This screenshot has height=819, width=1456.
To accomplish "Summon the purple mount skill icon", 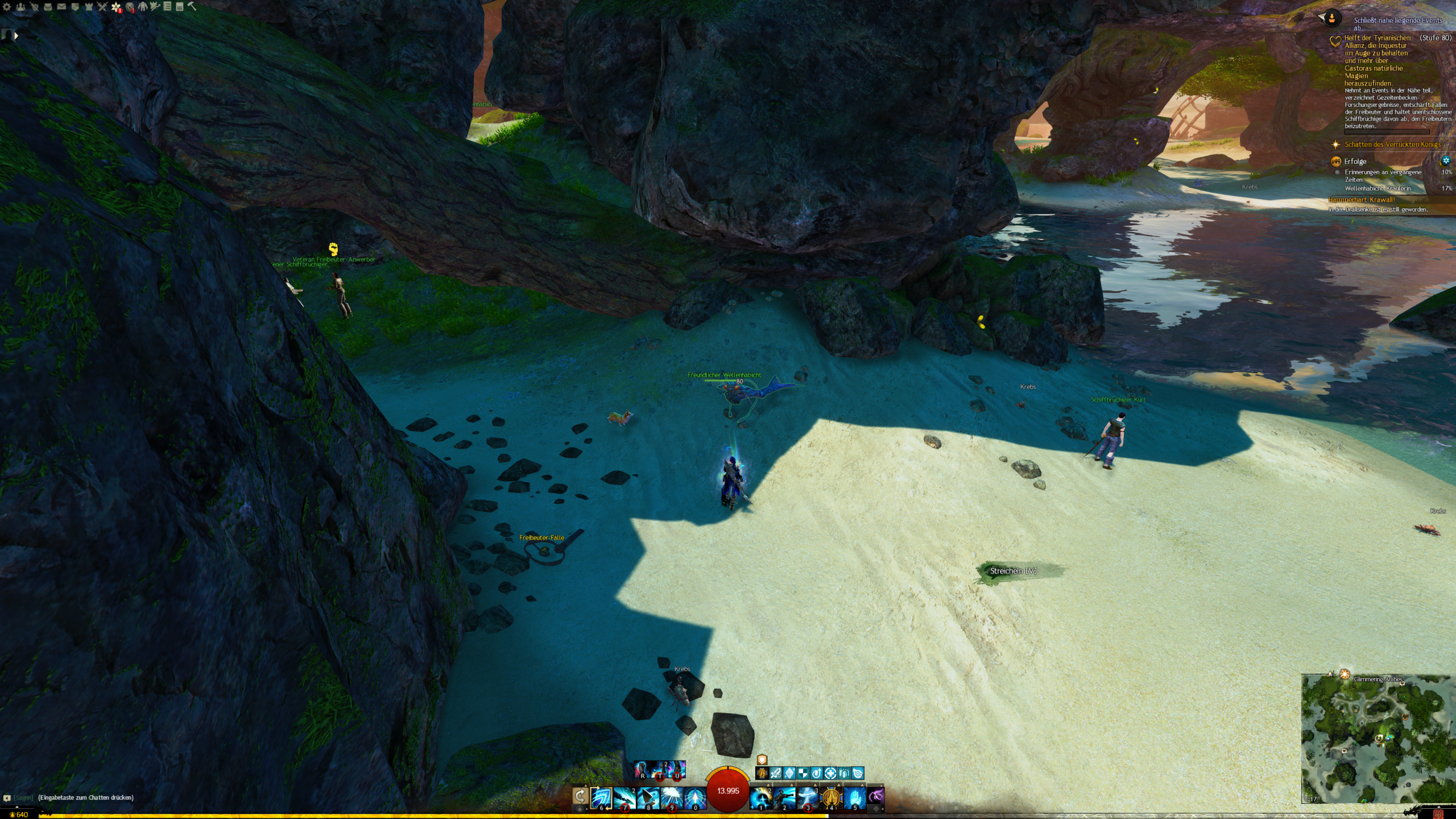I will pyautogui.click(x=876, y=796).
